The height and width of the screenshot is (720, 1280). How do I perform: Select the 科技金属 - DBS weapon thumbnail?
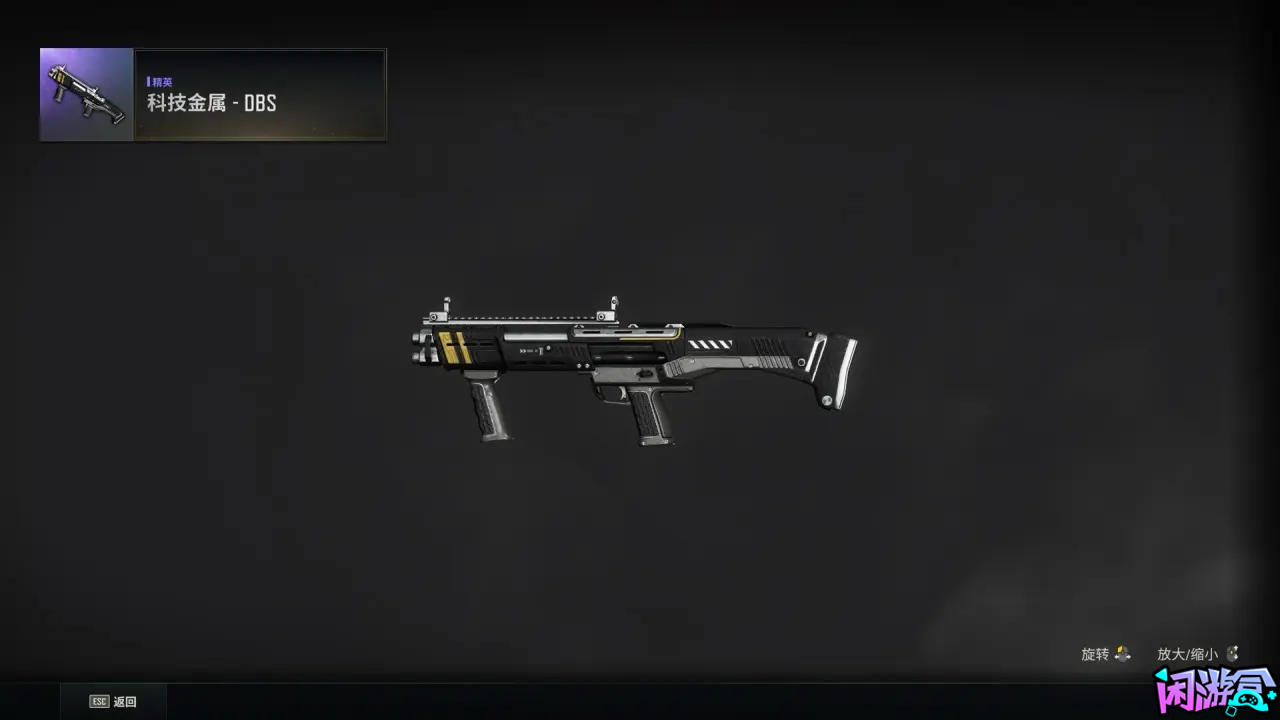(87, 95)
